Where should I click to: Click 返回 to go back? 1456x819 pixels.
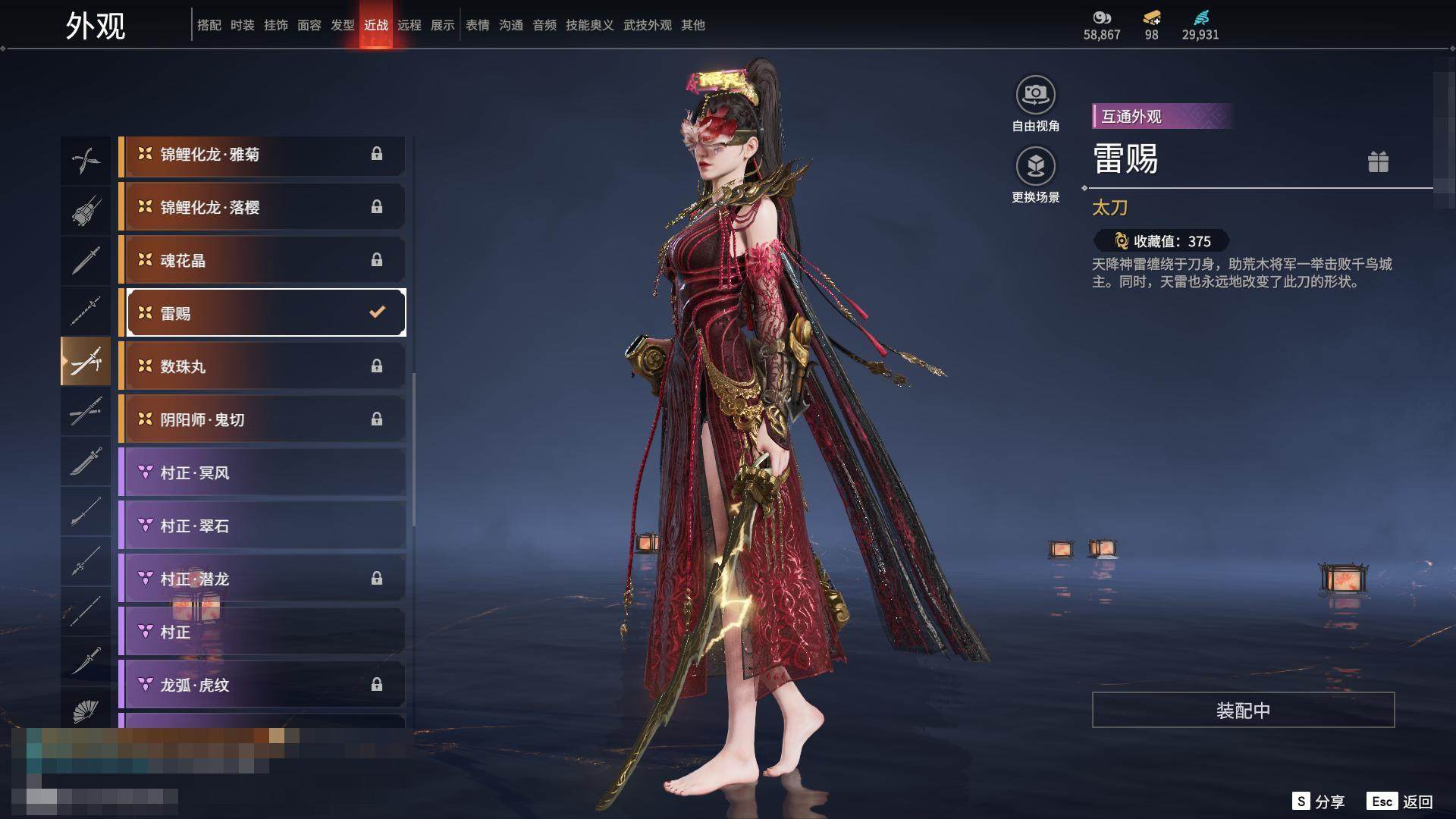pos(1401,802)
